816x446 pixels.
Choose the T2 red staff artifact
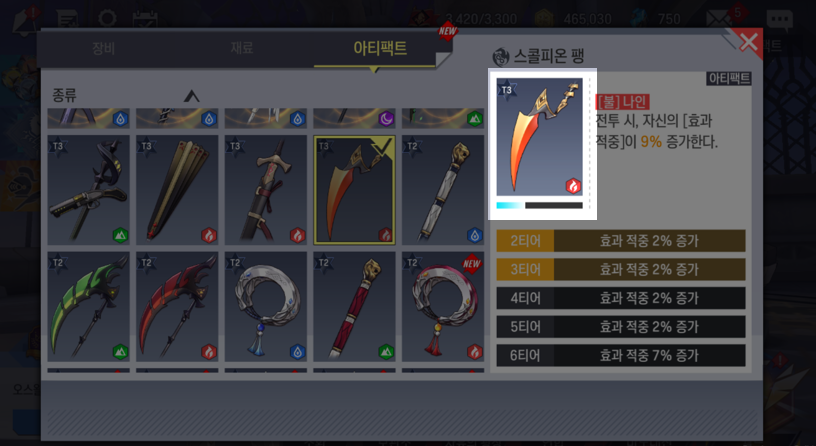pos(354,306)
